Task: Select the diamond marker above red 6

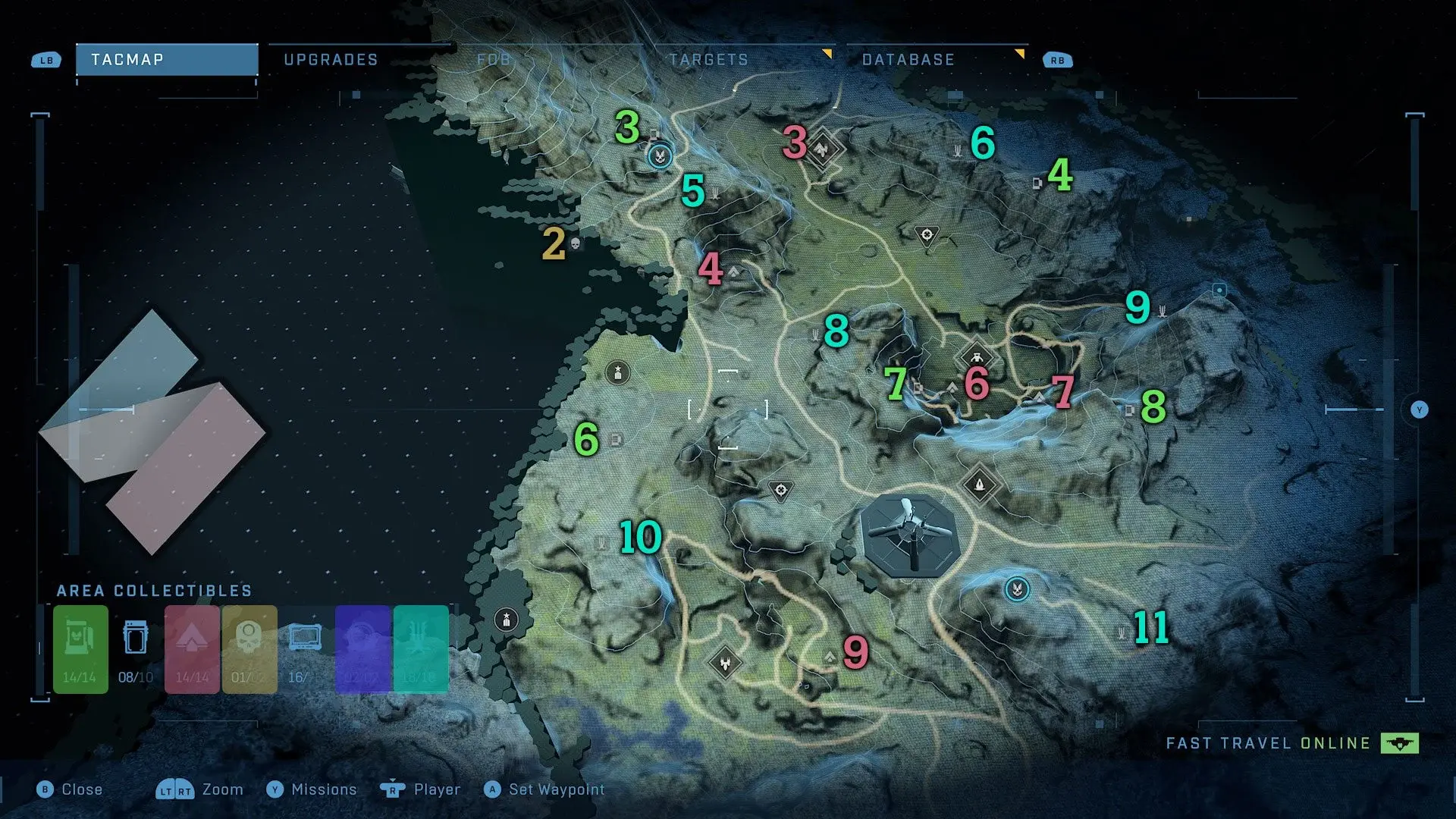Action: 977,356
